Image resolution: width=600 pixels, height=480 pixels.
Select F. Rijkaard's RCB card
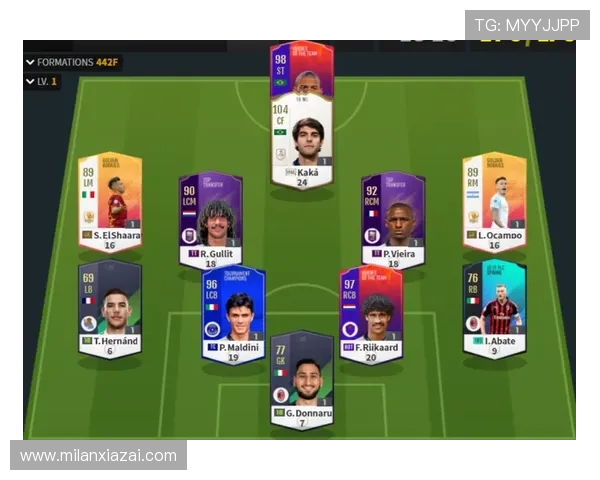(x=371, y=311)
